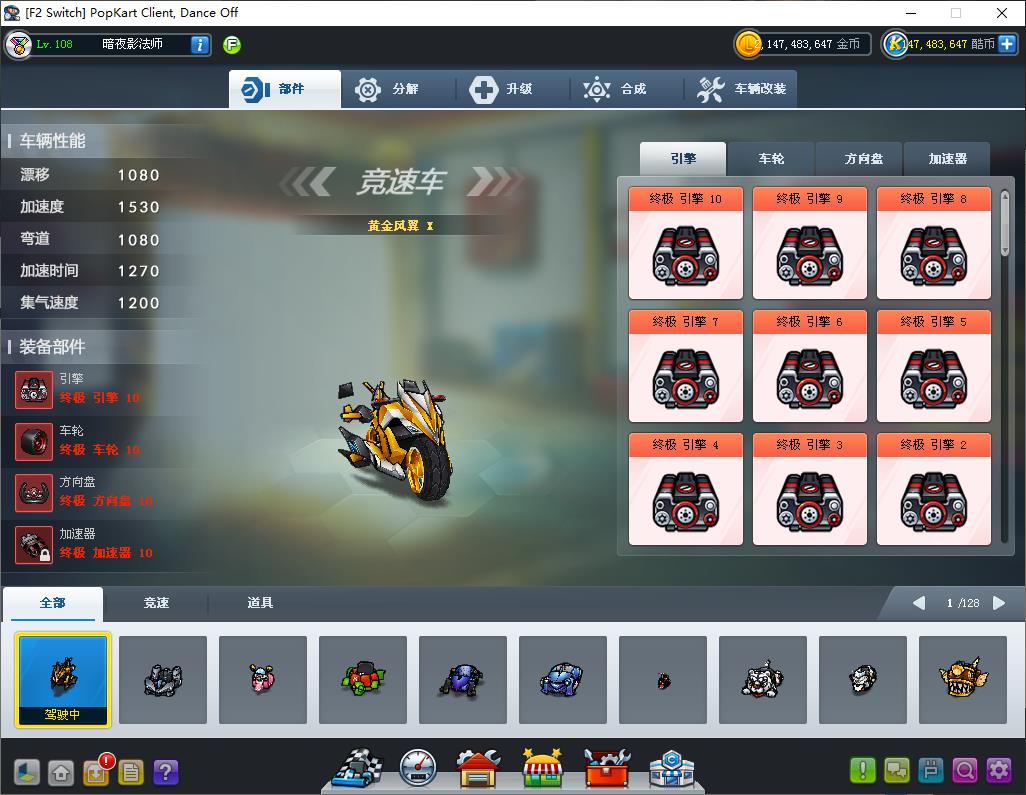Filter karts by the 竞速 tab
1026x795 pixels.
[156, 603]
